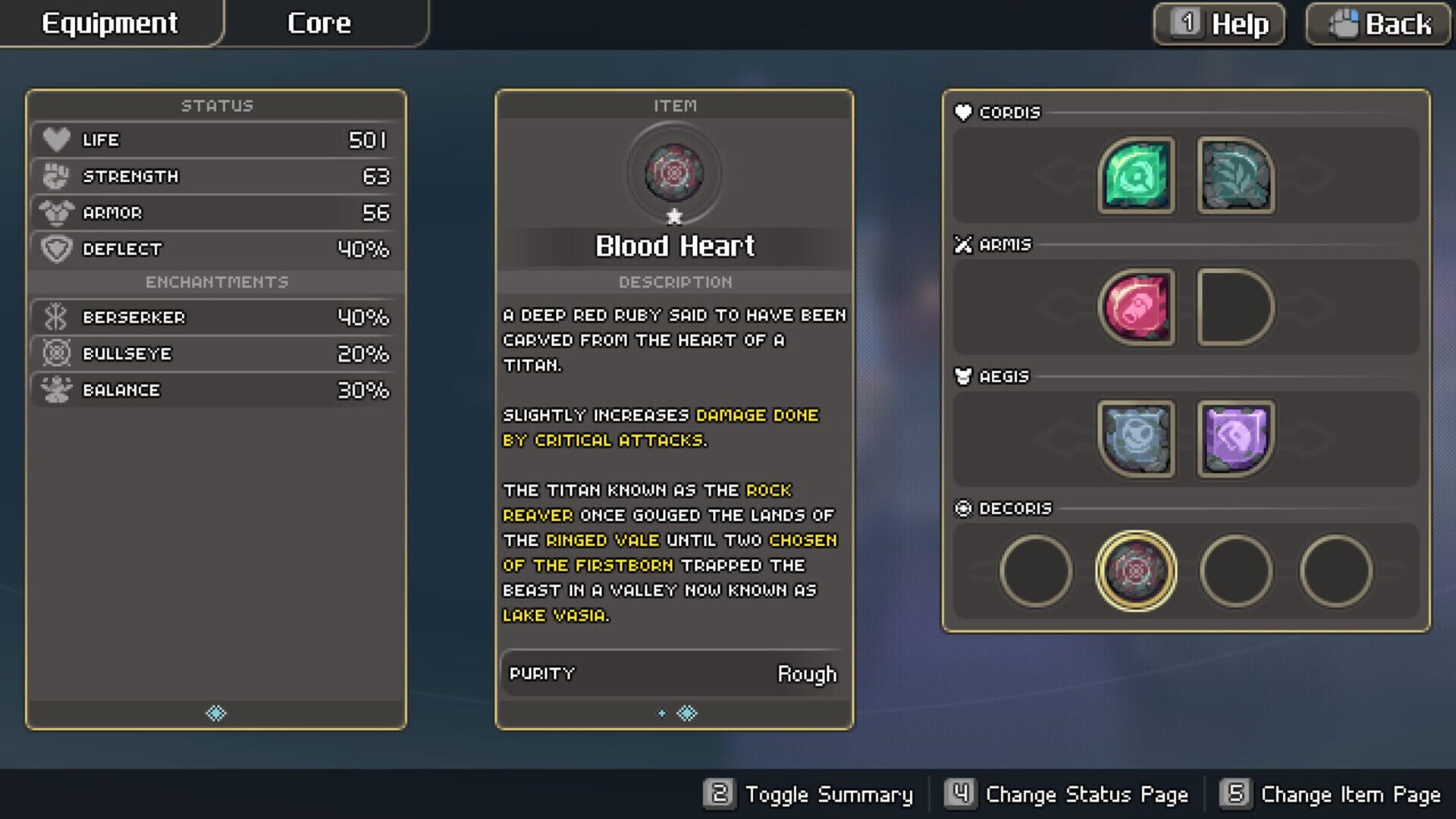Switch to the Core tab
Screen dimensions: 1456x819
pyautogui.click(x=318, y=23)
